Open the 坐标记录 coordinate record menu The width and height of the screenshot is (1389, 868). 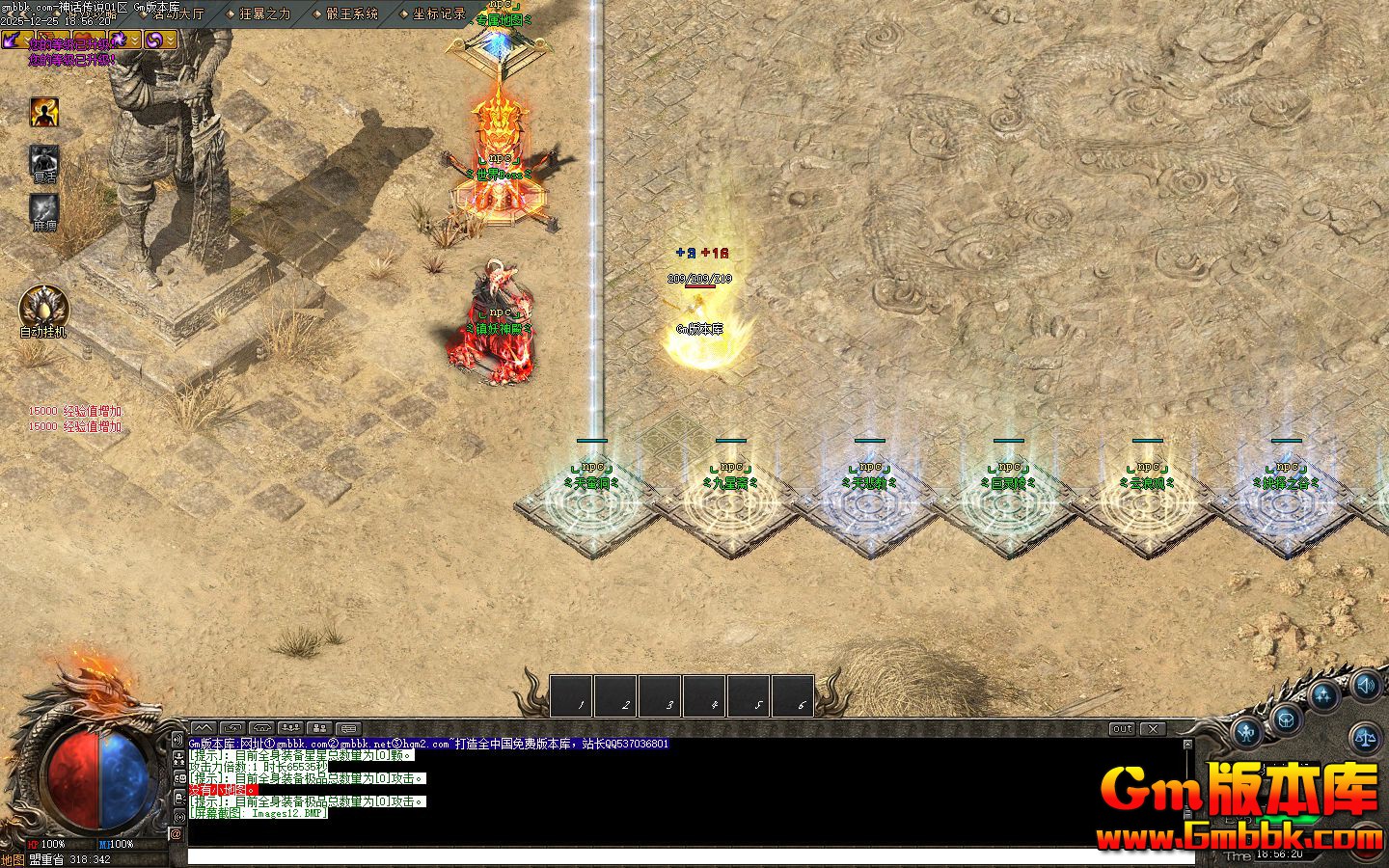(x=437, y=14)
